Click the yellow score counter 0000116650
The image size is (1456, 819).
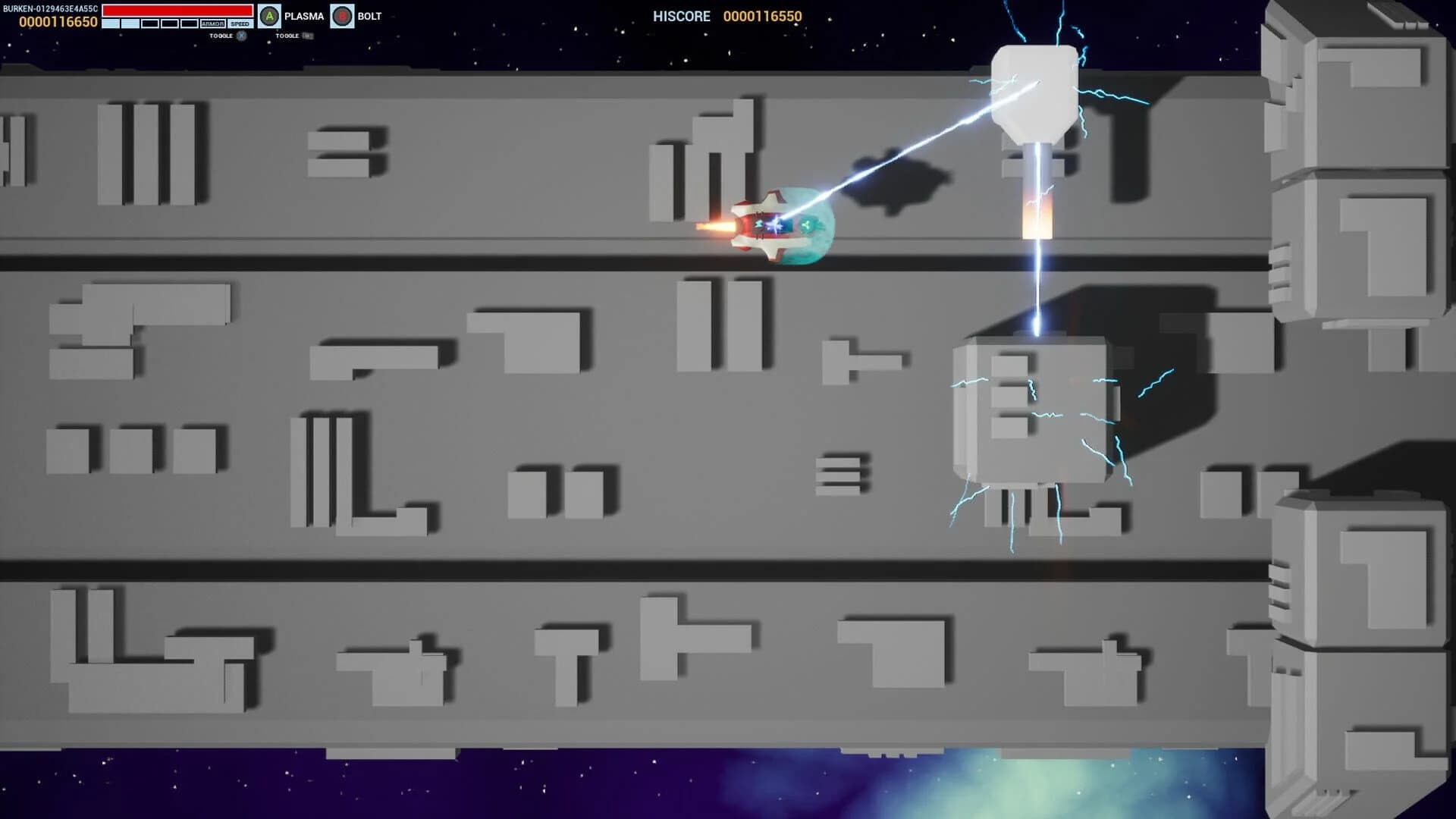point(57,20)
